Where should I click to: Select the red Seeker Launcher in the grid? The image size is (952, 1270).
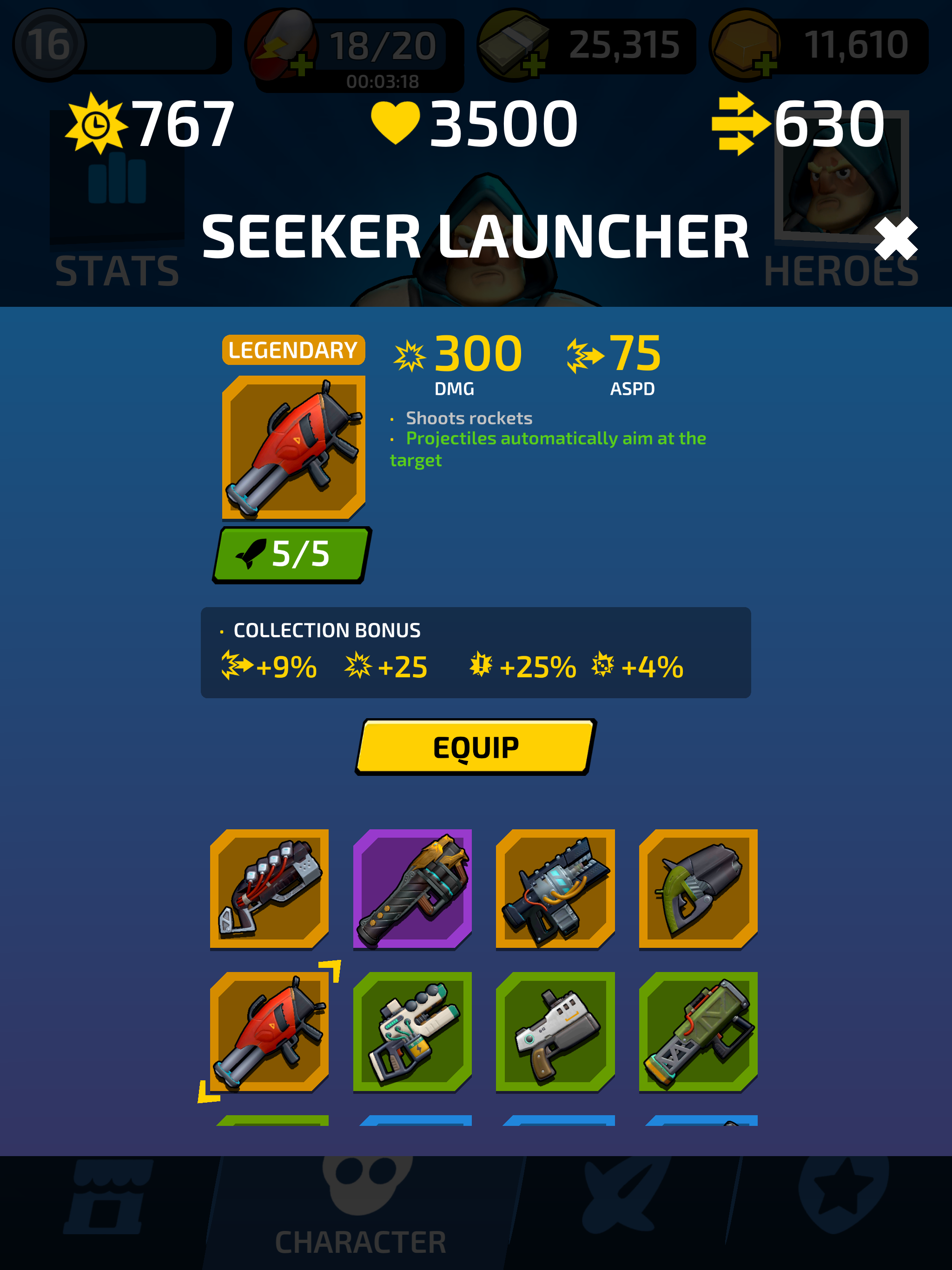click(270, 1033)
